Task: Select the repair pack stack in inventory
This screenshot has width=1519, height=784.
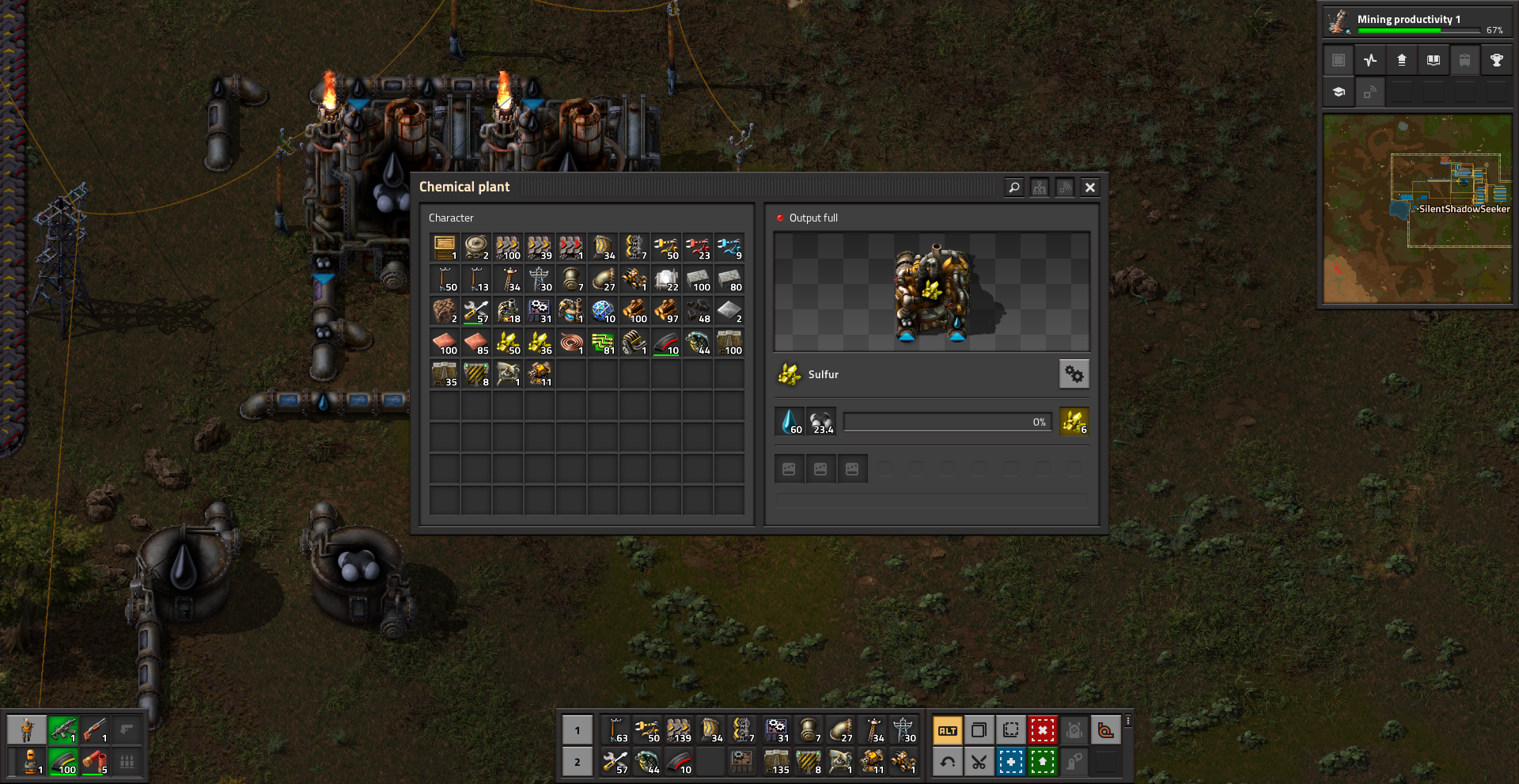Action: coord(476,311)
